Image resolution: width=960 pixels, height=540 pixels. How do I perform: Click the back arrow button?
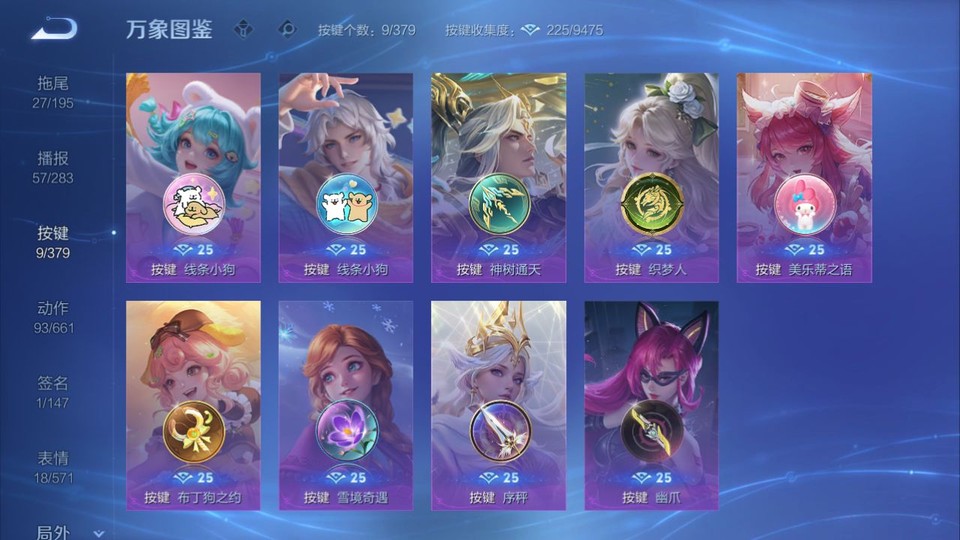pos(54,28)
